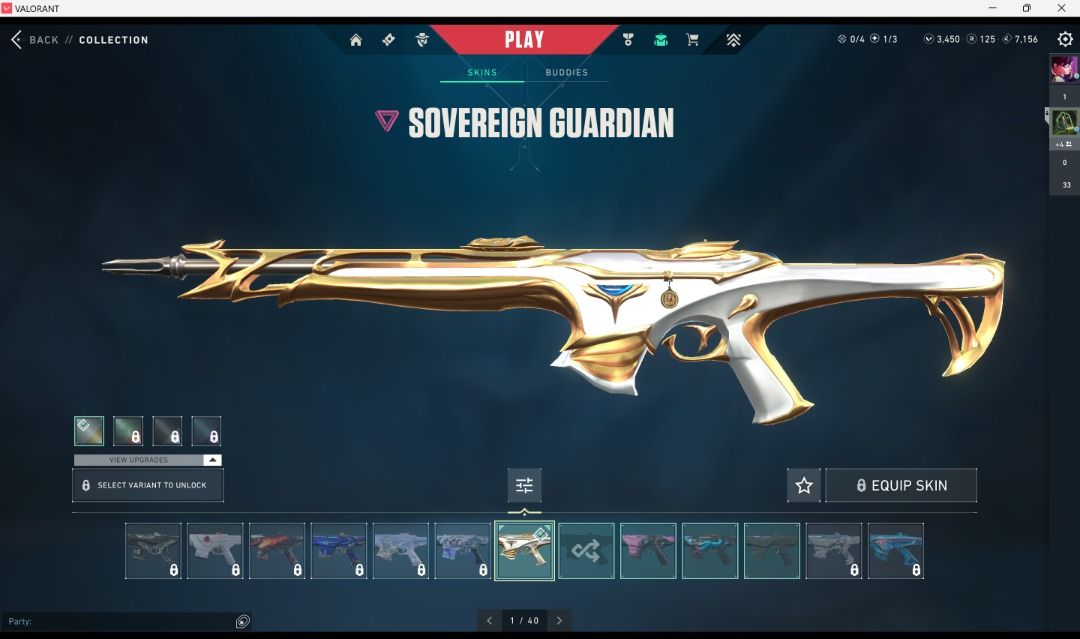Open the Battle Pass ticket icon
1080x639 pixels.
(389, 40)
